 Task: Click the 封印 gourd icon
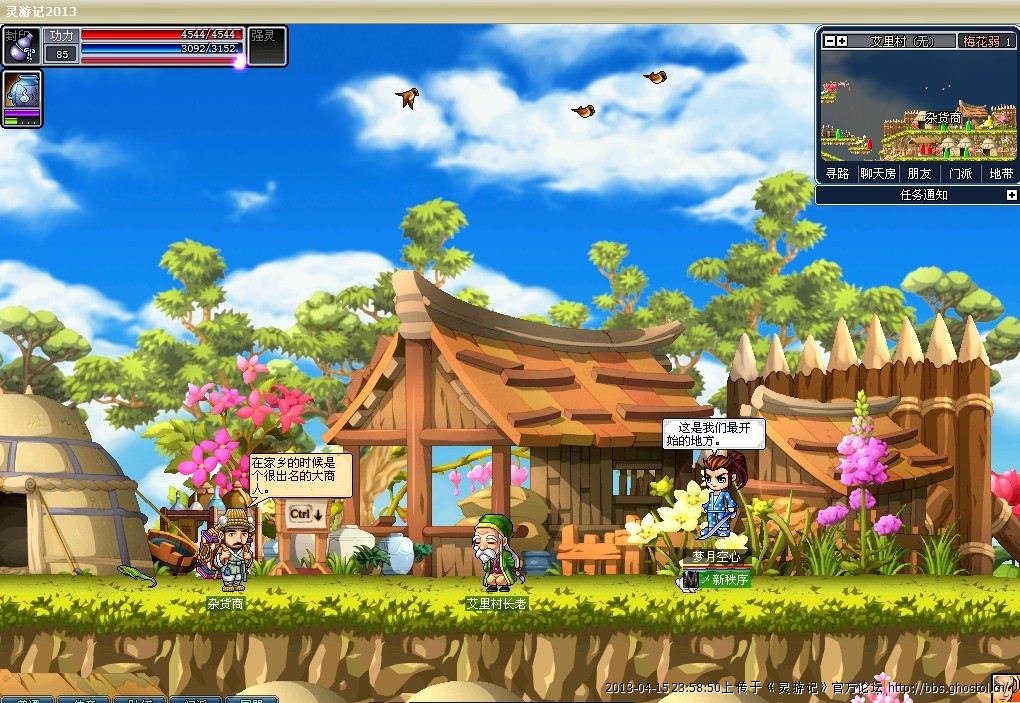21,46
